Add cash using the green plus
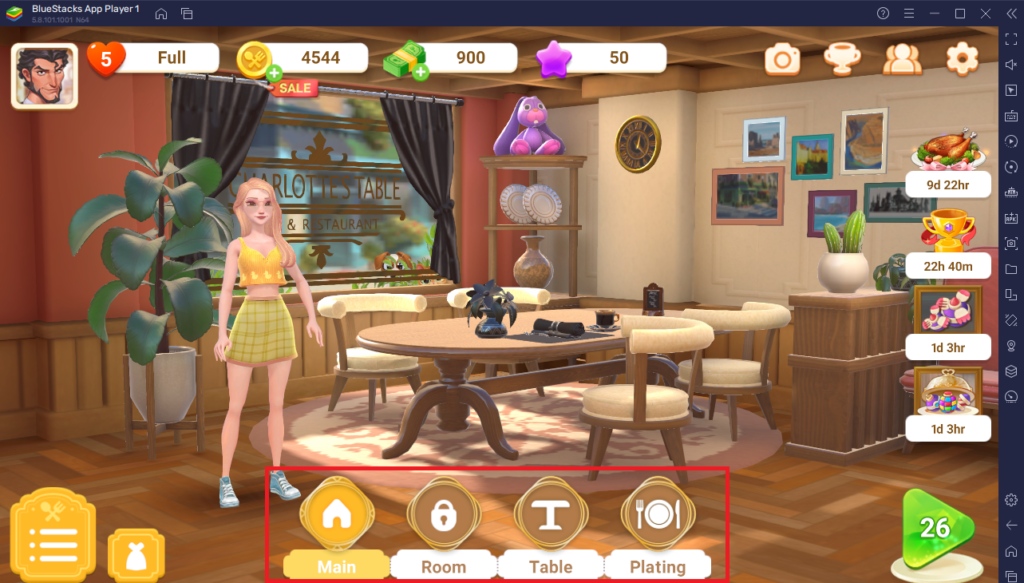Screen dimensions: 1024x583 (x=421, y=72)
